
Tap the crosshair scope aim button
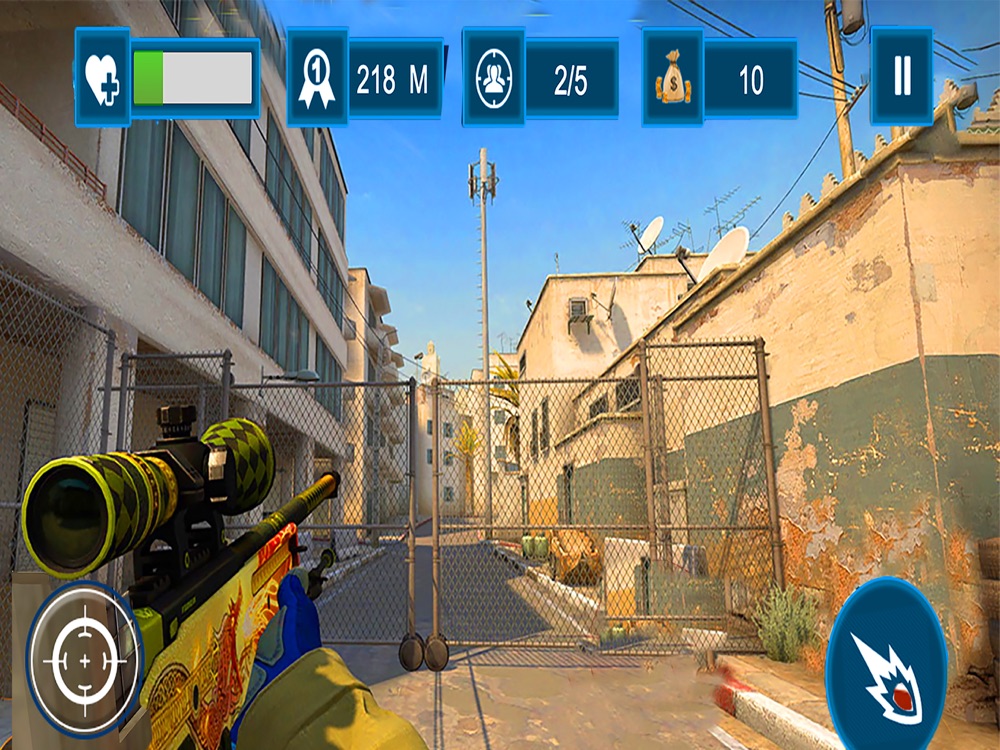[x=84, y=660]
